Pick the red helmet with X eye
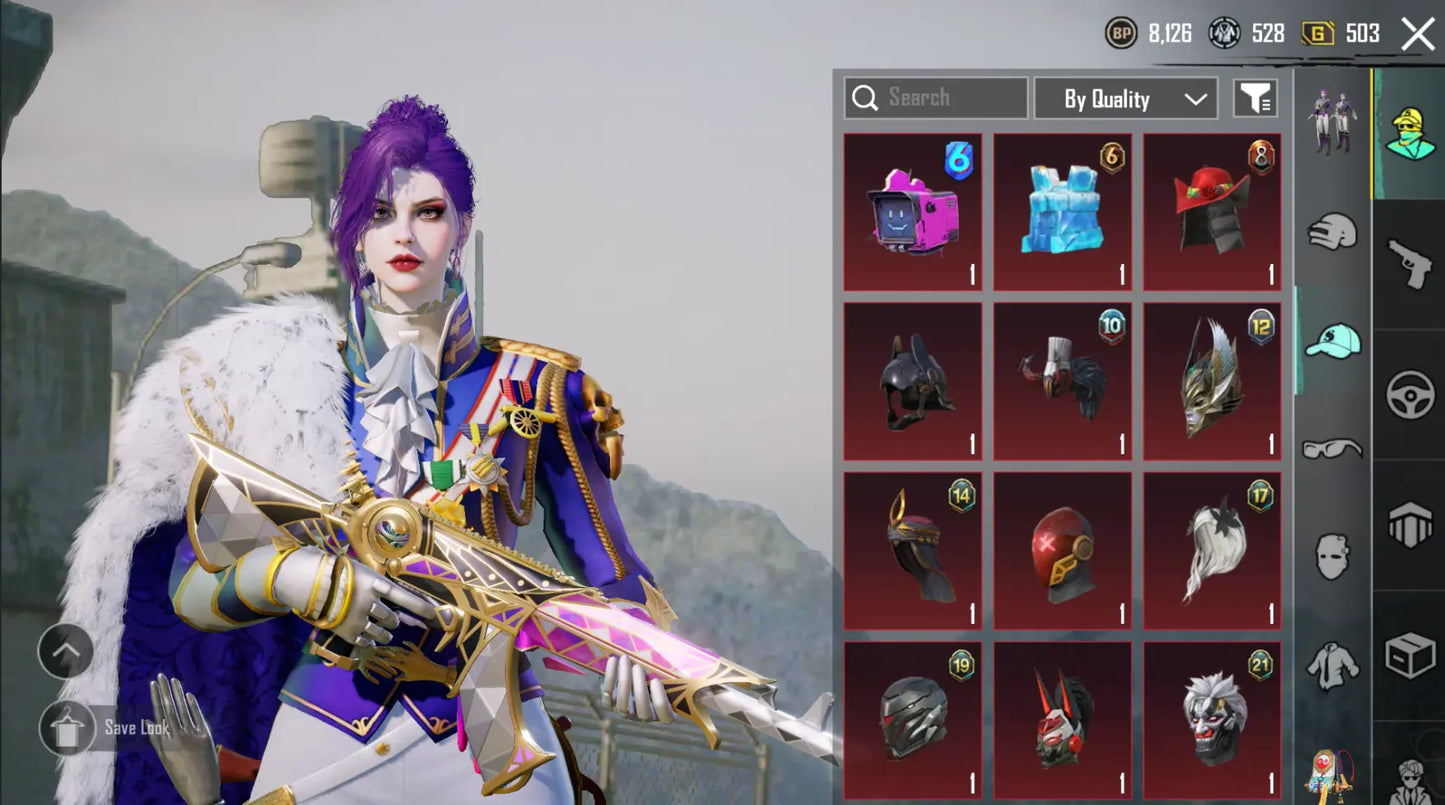 pos(1062,551)
